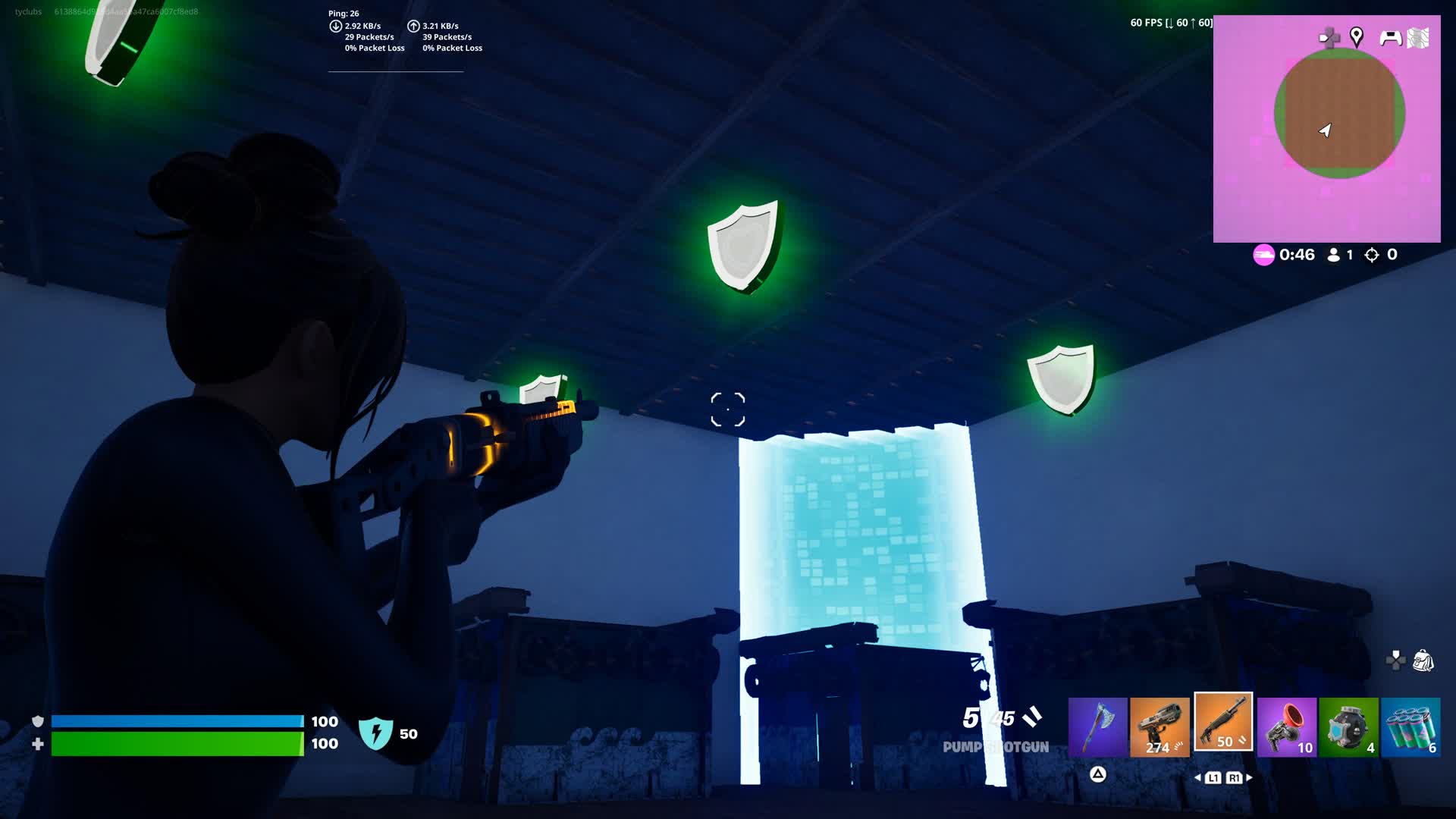The width and height of the screenshot is (1456, 819).
Task: Open the full map via the map icon
Action: (1417, 37)
